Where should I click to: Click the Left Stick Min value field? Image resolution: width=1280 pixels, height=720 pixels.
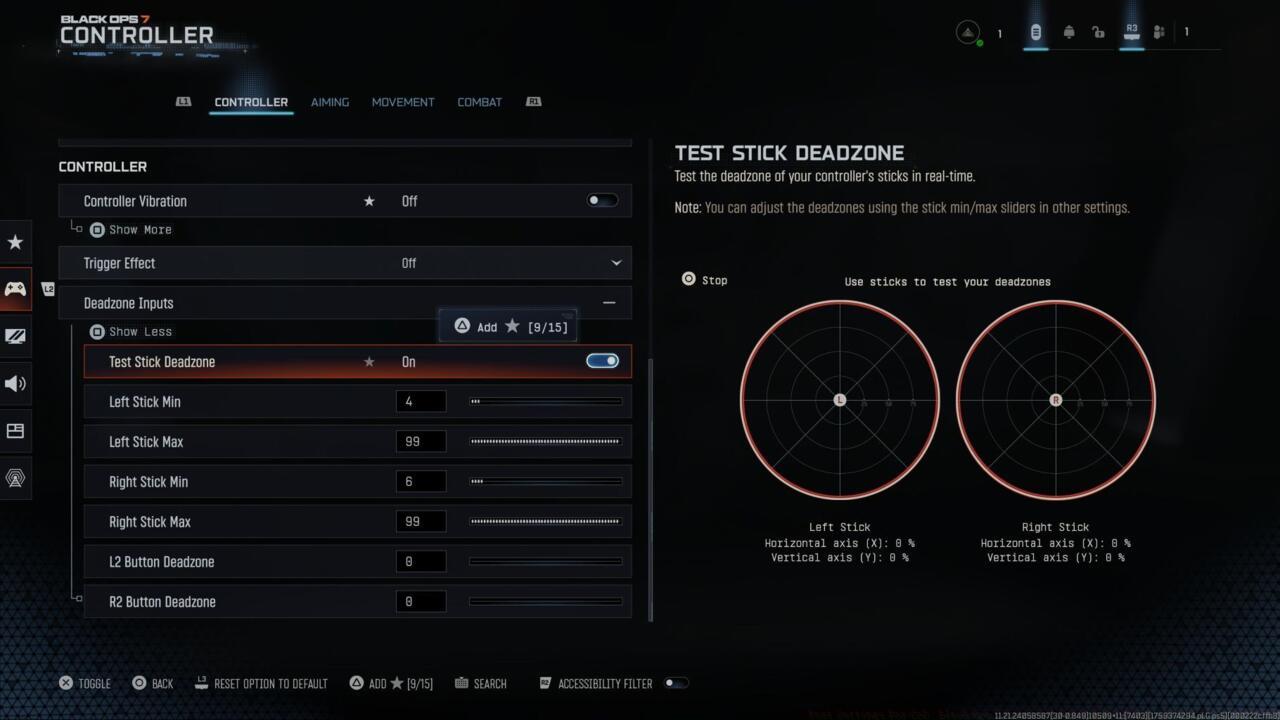(420, 401)
